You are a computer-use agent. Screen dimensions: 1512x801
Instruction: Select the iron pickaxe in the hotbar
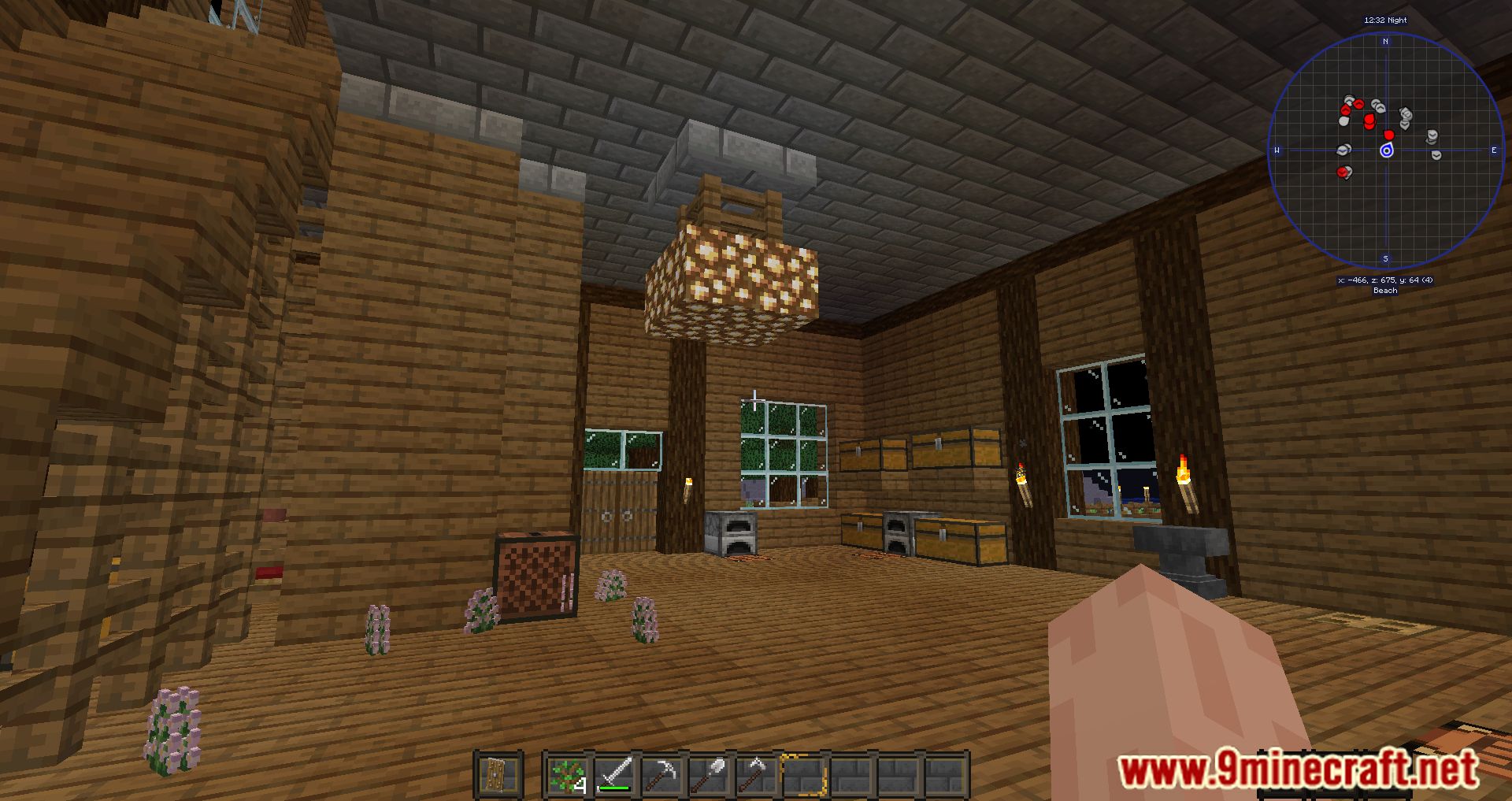click(663, 775)
